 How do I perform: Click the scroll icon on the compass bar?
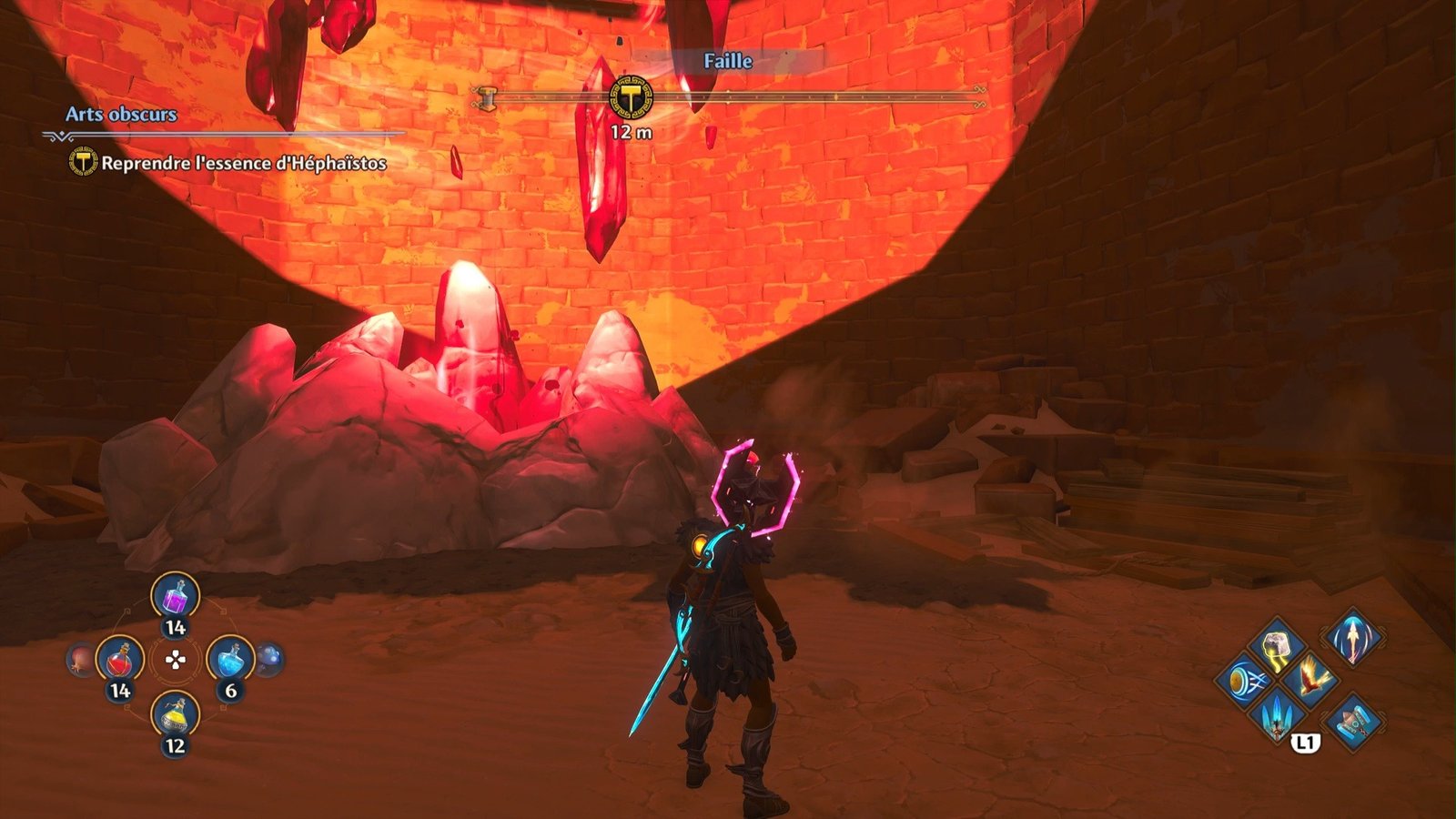click(488, 97)
